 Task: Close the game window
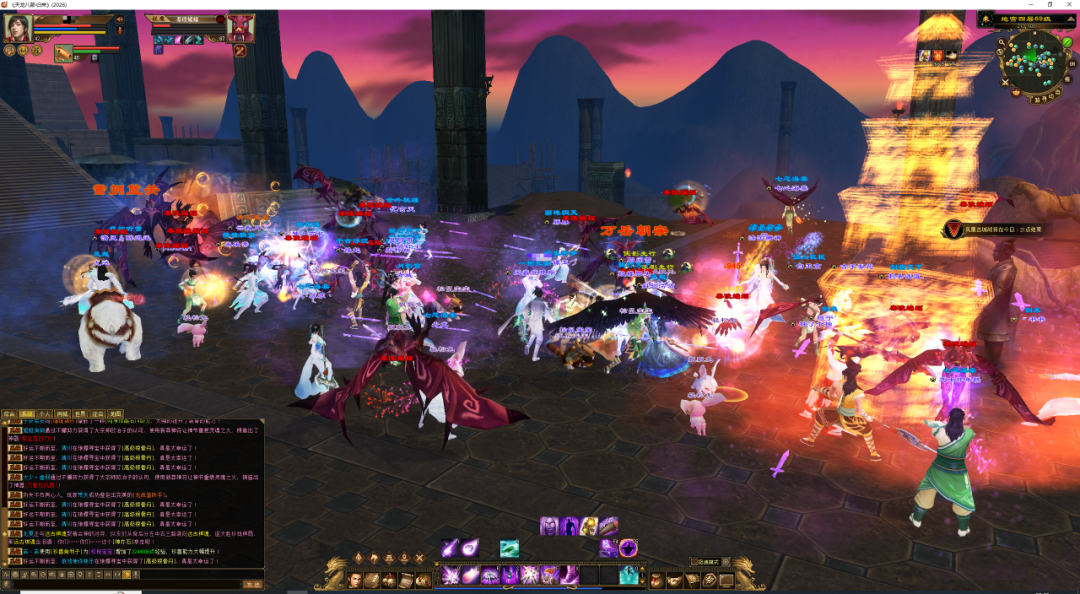[1065, 5]
